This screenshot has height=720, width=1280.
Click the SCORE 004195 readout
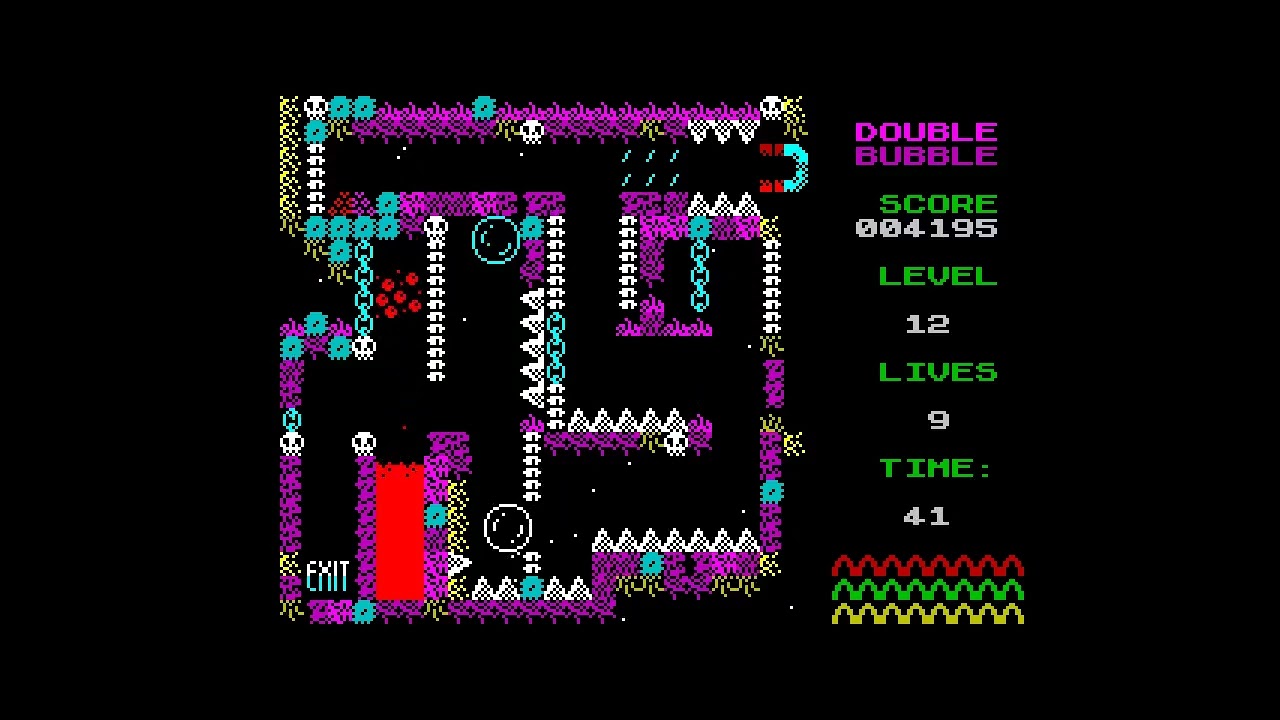point(927,215)
